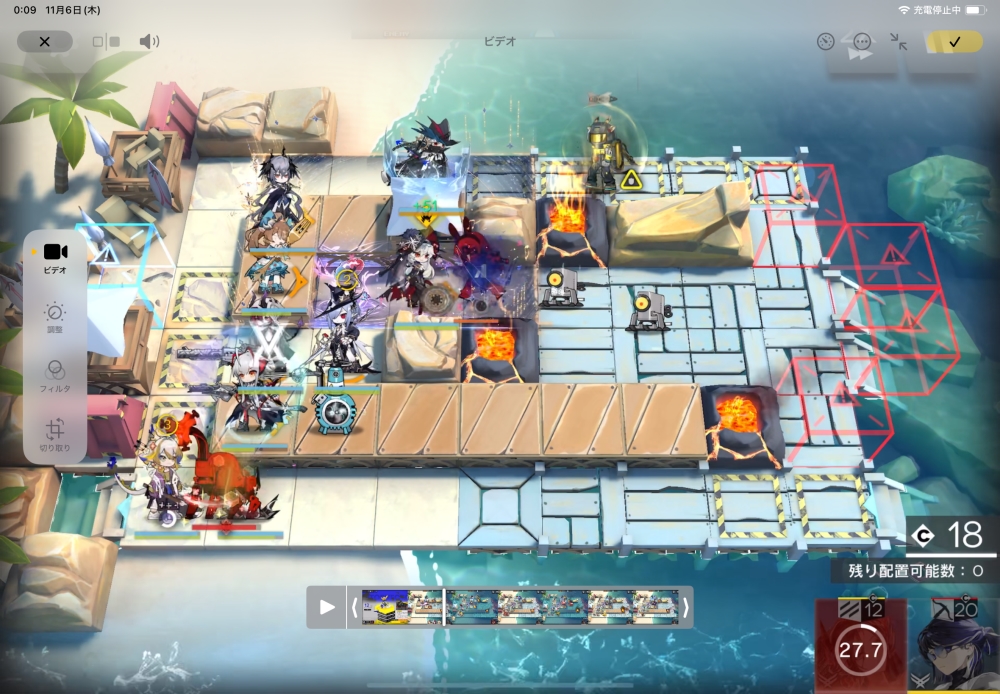The image size is (1000, 694).
Task: Play the video from the timeline bar
Action: (327, 606)
